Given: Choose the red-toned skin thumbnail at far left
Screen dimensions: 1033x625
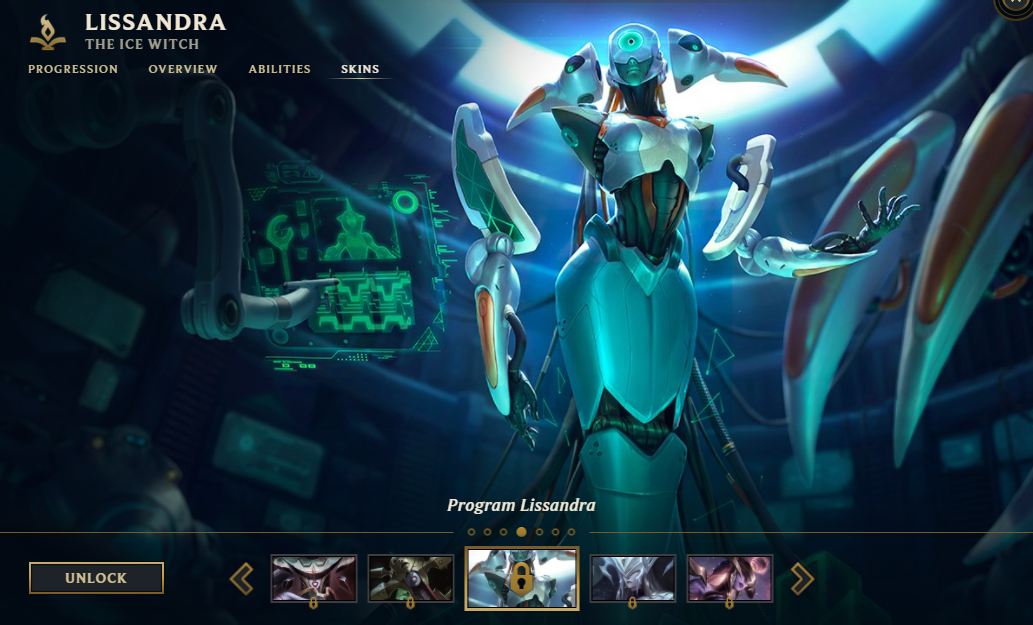Looking at the screenshot, I should [314, 578].
